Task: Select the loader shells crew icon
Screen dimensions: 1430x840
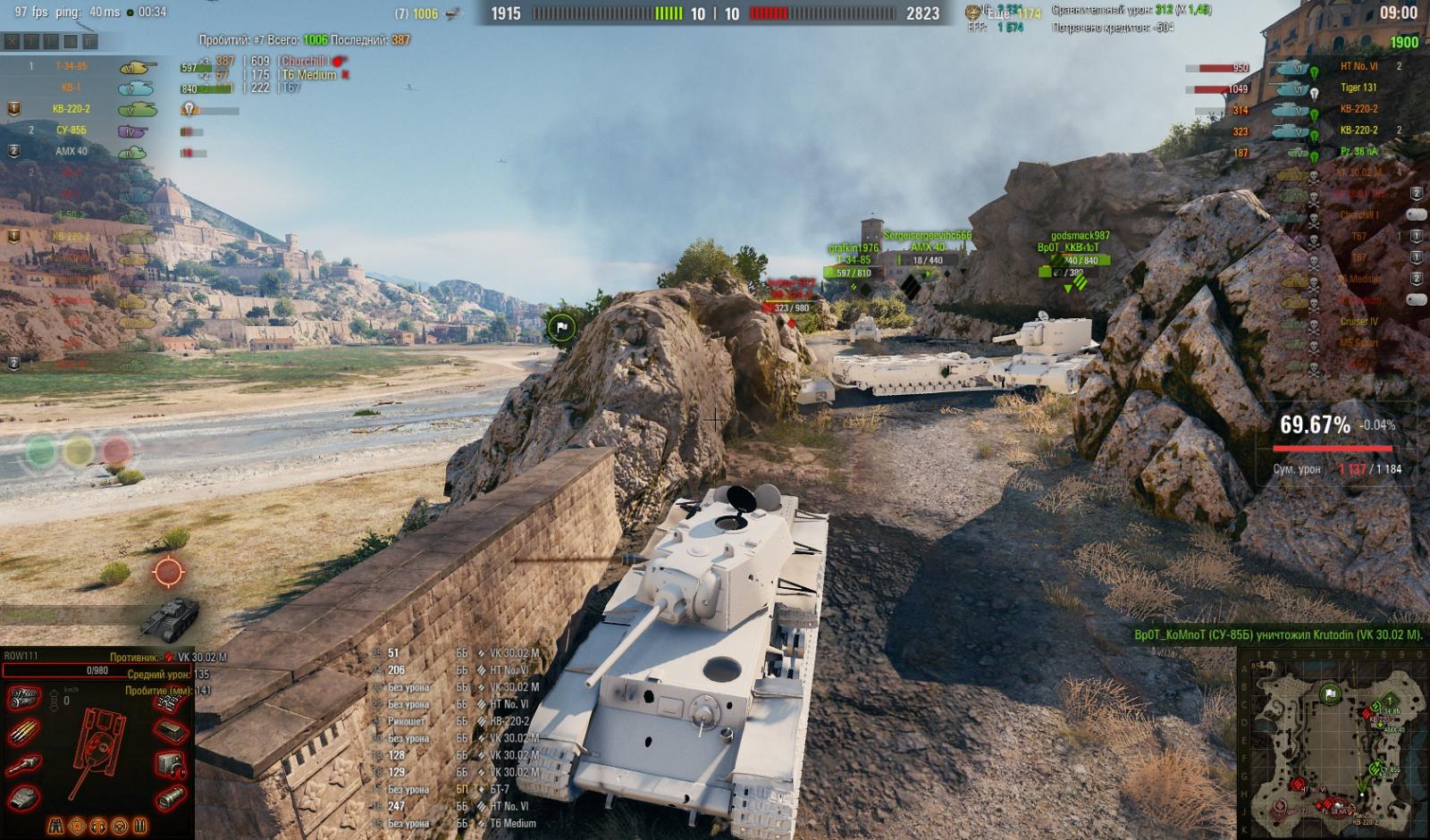Action: (x=139, y=825)
